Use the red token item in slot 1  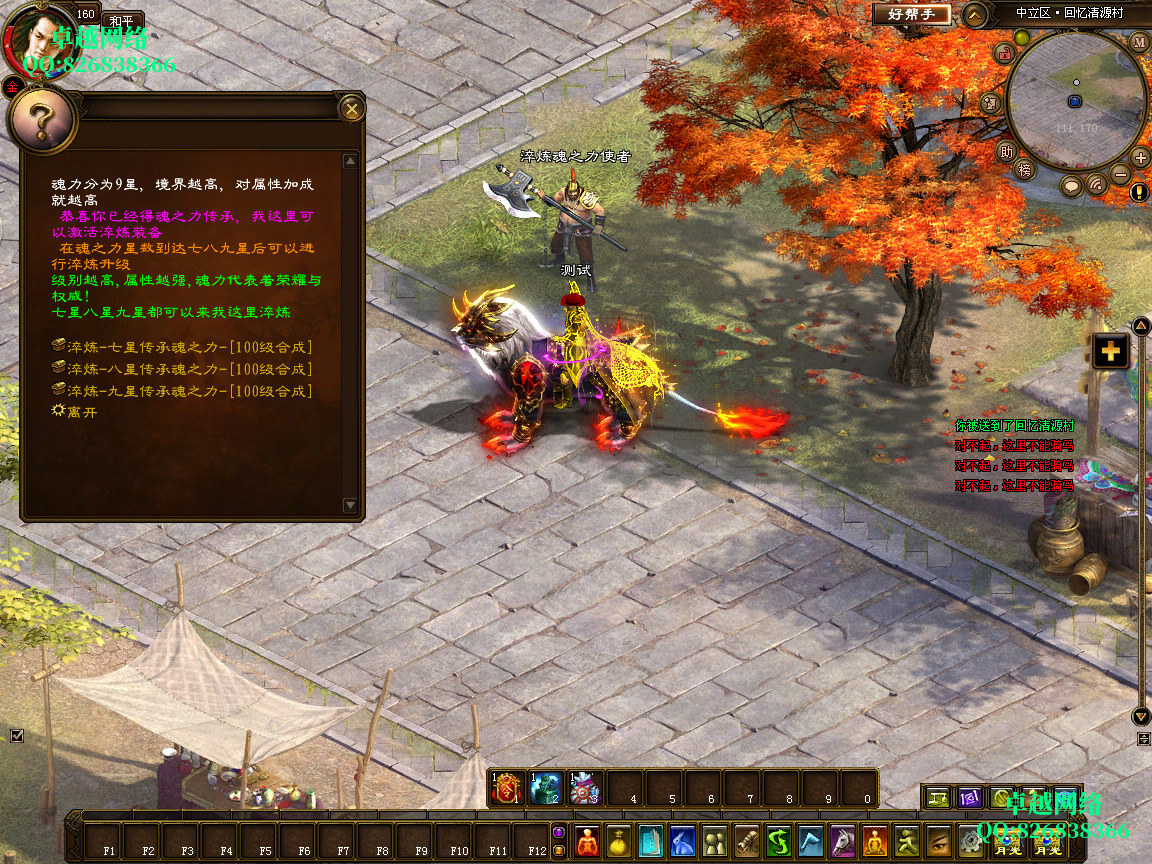(507, 789)
